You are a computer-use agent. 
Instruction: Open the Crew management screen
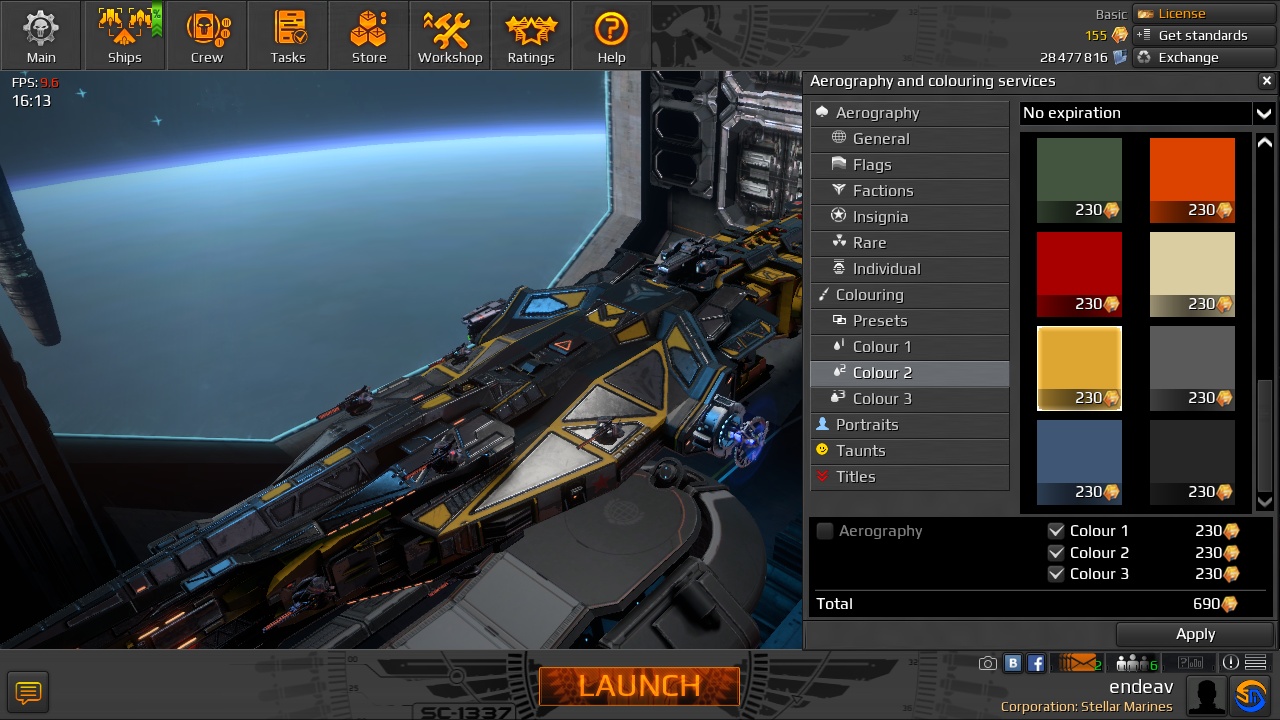click(x=207, y=35)
